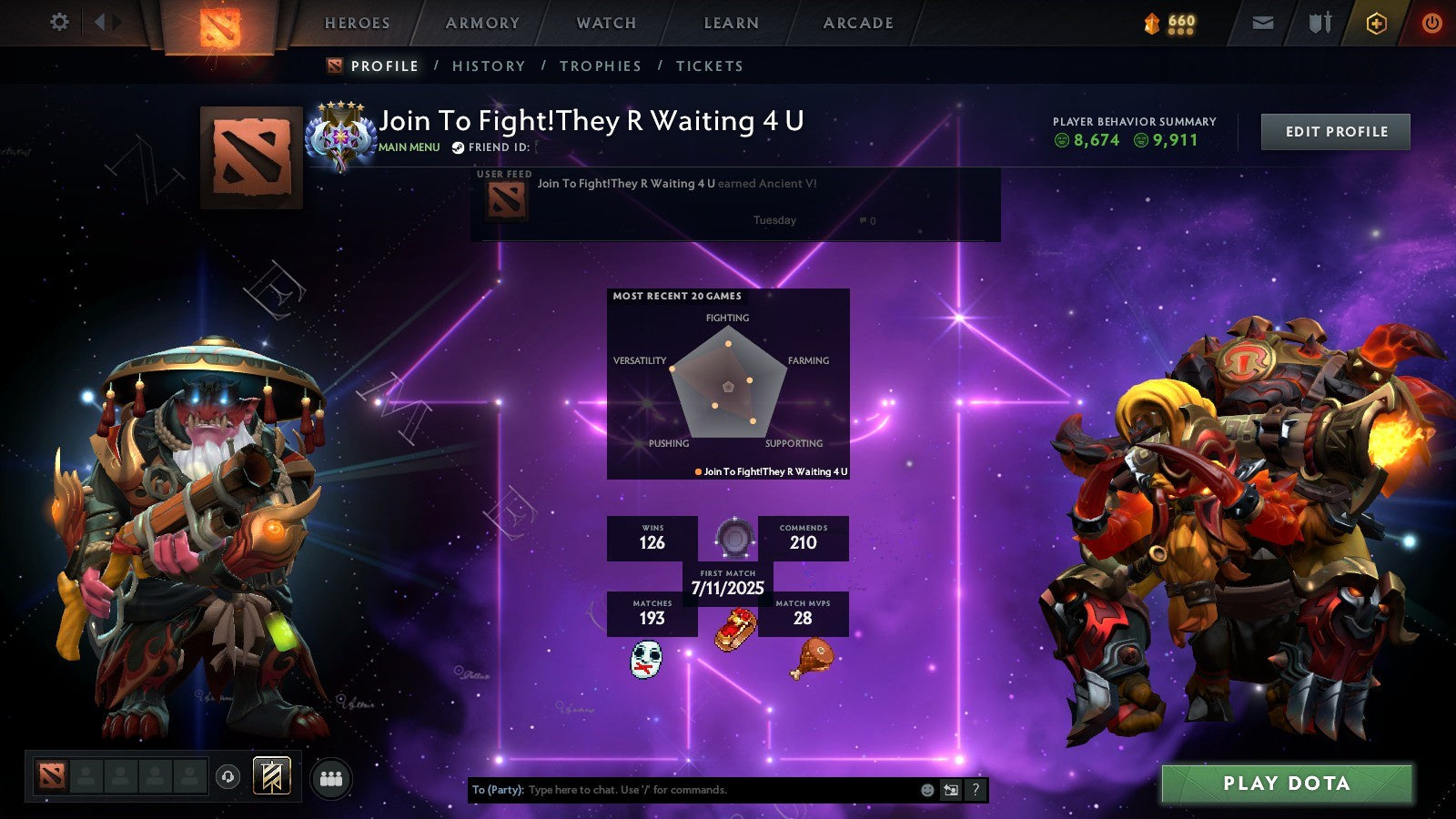Click the Steam icon next to FRIEND ID

pyautogui.click(x=458, y=145)
